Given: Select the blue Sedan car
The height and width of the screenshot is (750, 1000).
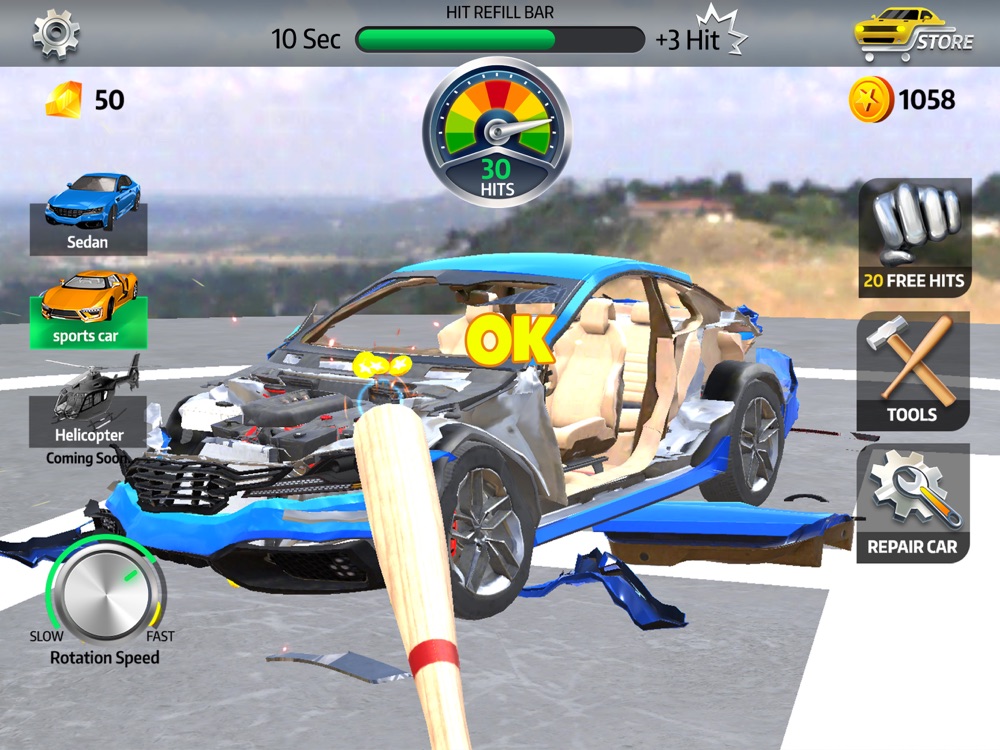Looking at the screenshot, I should pos(89,214).
